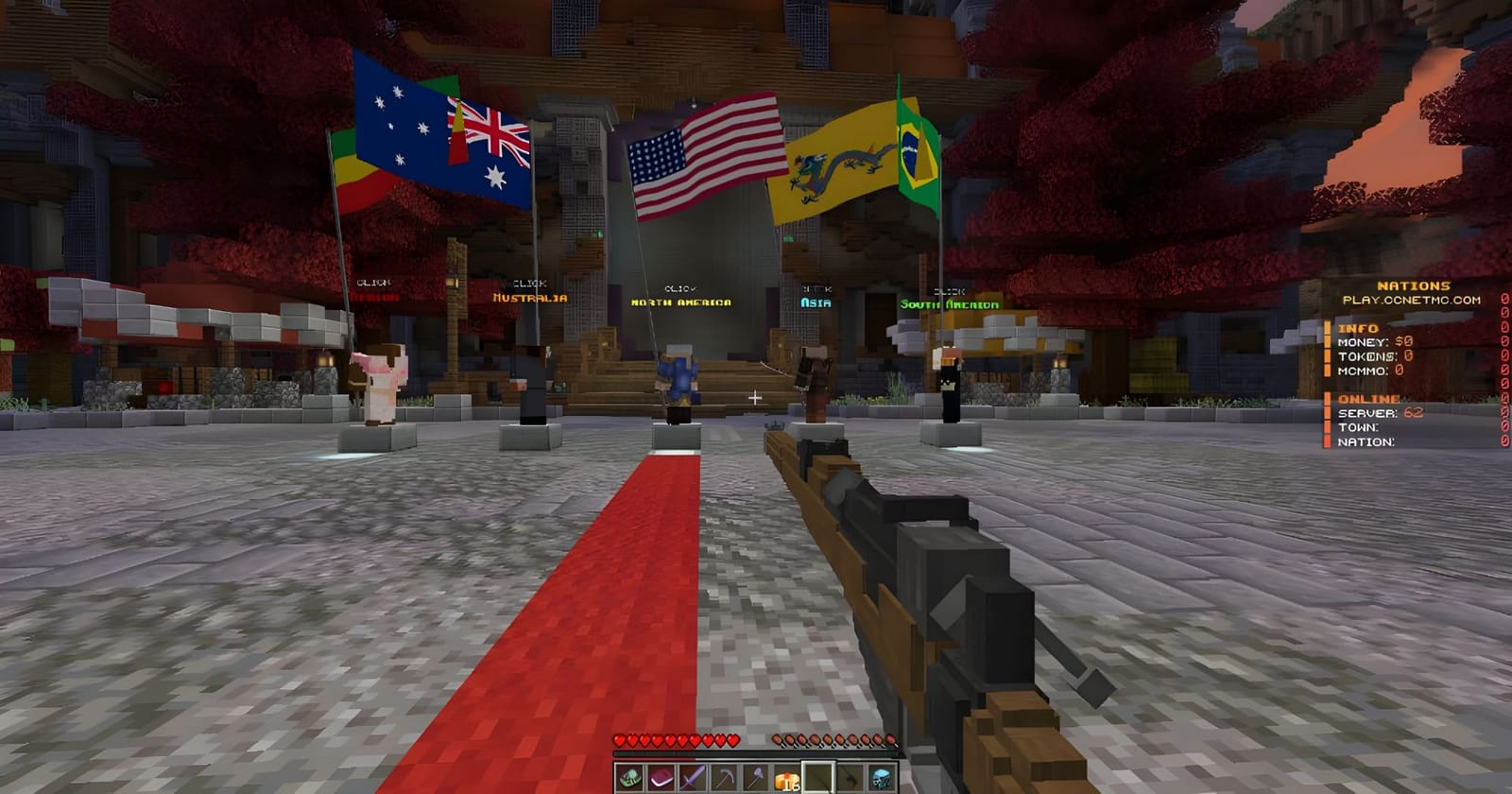Select the purple shovel in the hotbar
Viewport: 1512px width, 794px height.
tap(756, 777)
